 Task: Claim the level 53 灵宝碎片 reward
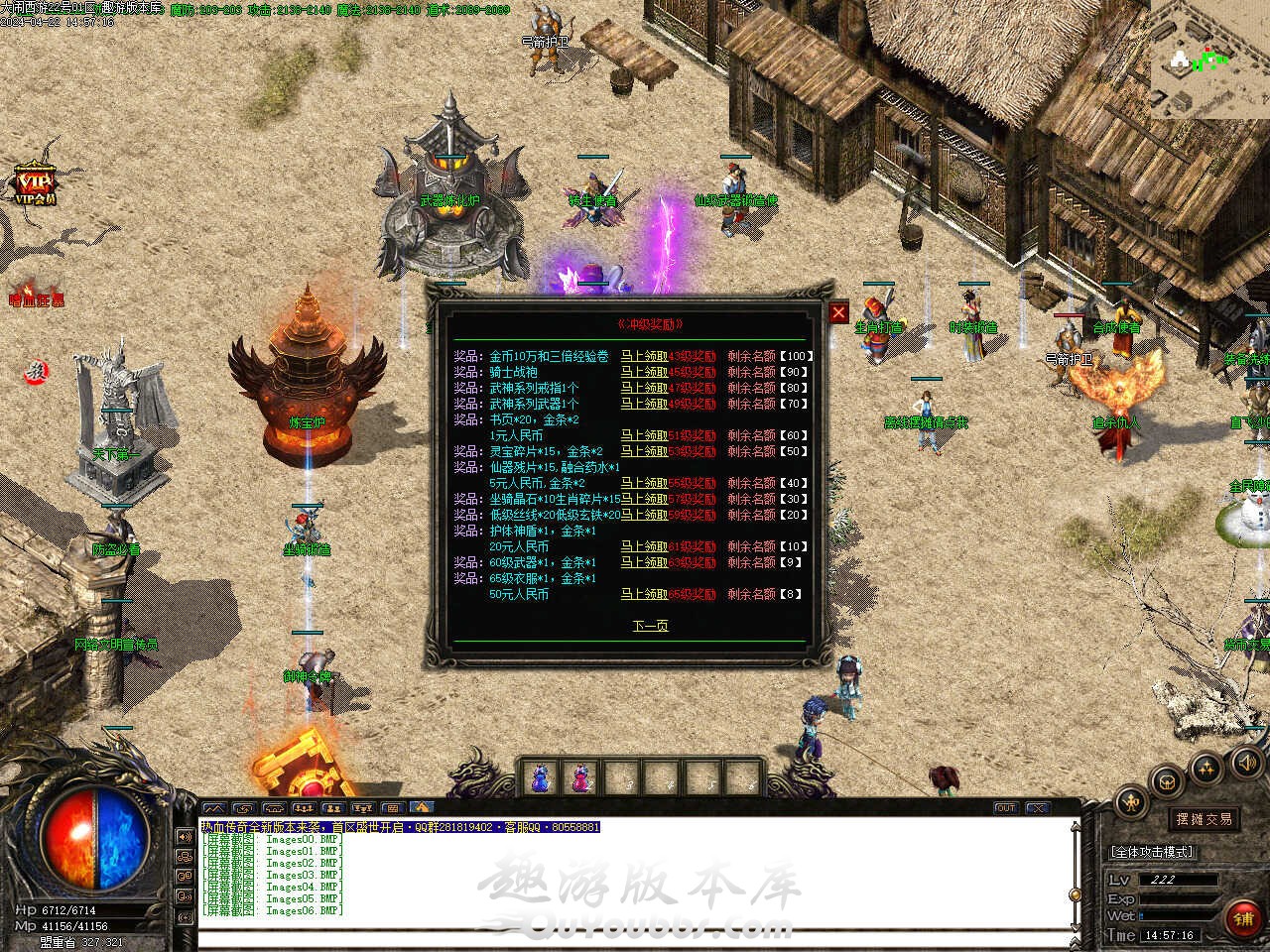pyautogui.click(x=644, y=451)
